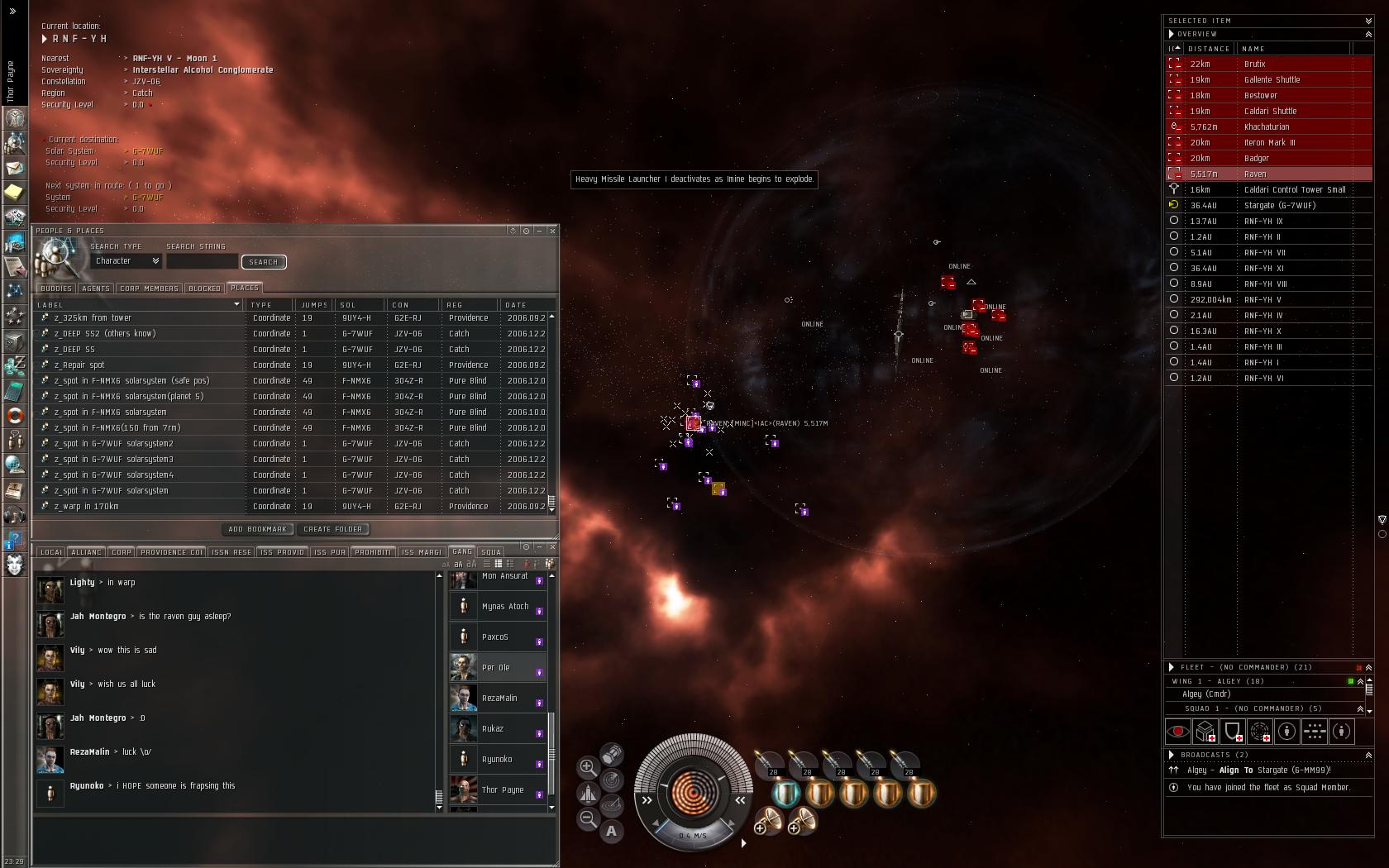Pick Caldari Control Tower Small in overview

(x=1295, y=190)
